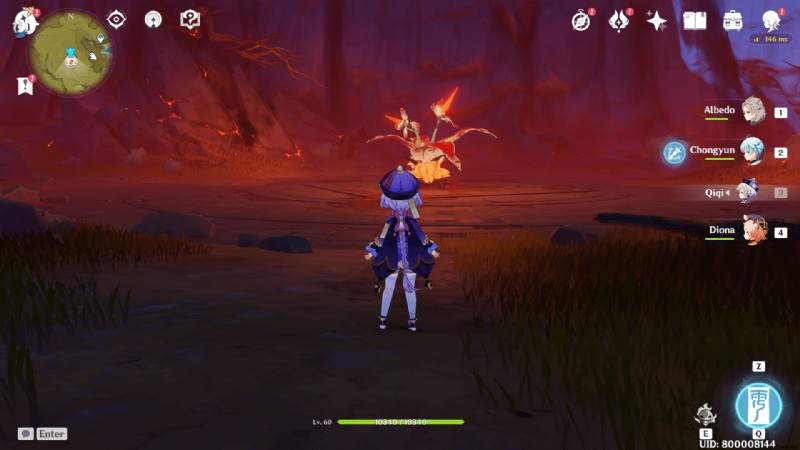The width and height of the screenshot is (800, 450).
Task: Use Qiqi's elemental skill icon
Action: (x=706, y=415)
